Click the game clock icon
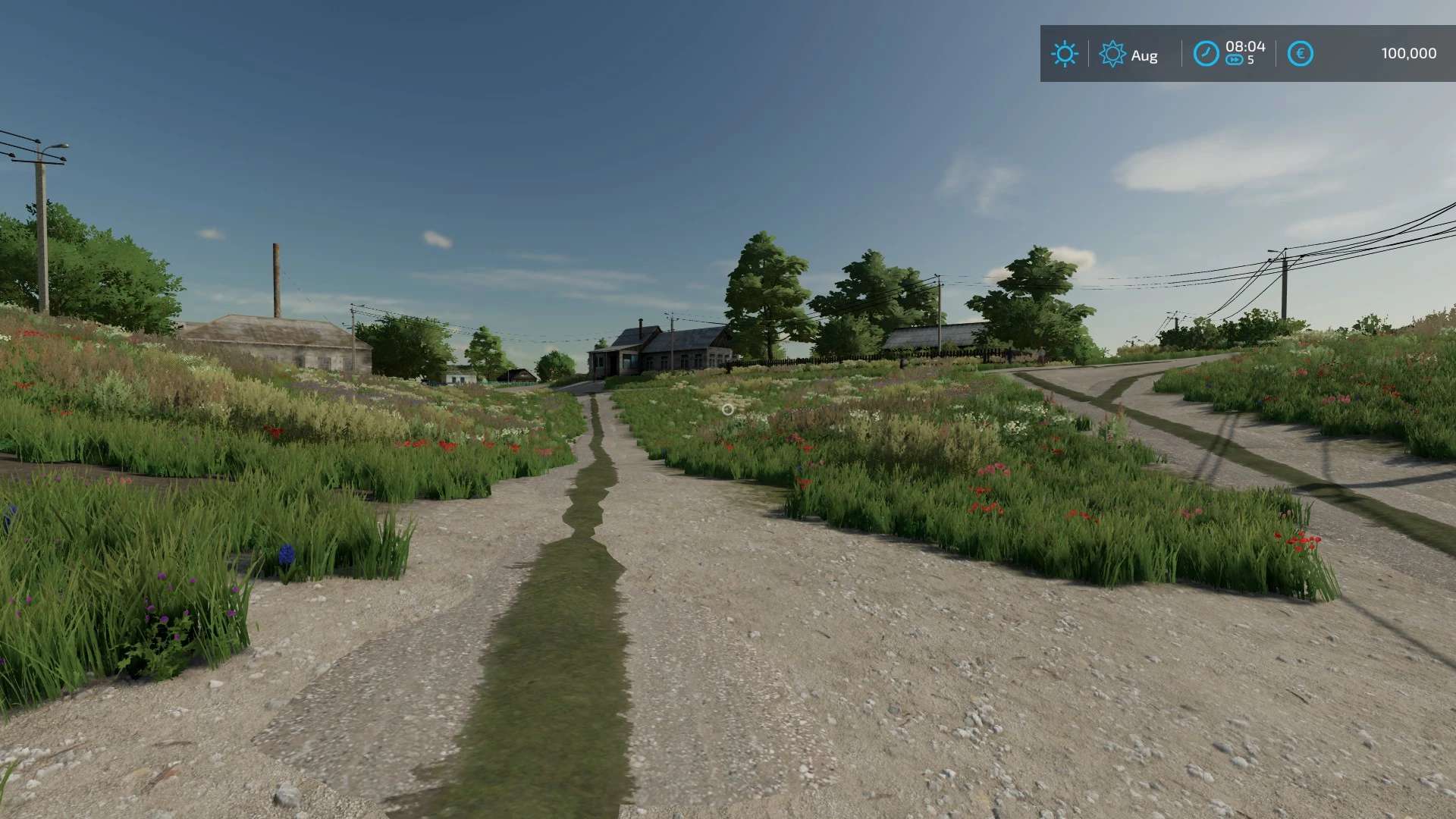This screenshot has width=1456, height=819. (x=1206, y=54)
